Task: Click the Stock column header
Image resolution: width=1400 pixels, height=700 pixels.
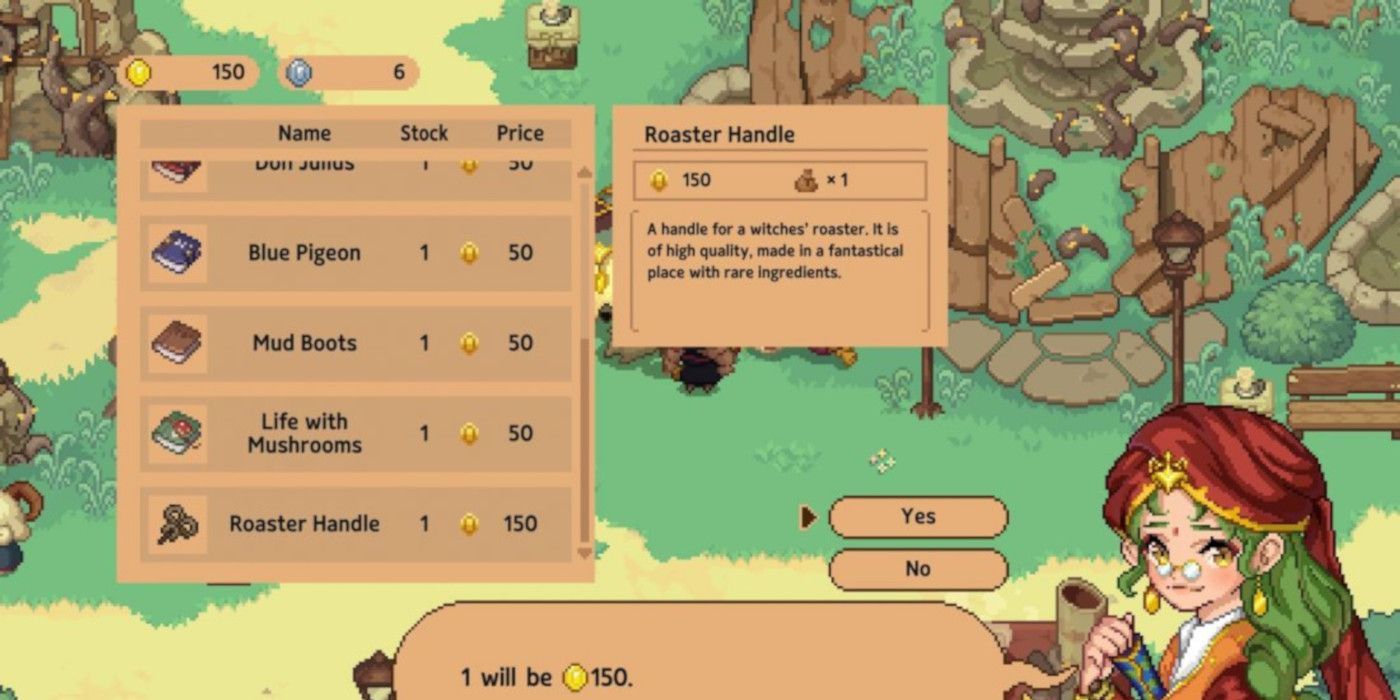Action: click(x=424, y=133)
